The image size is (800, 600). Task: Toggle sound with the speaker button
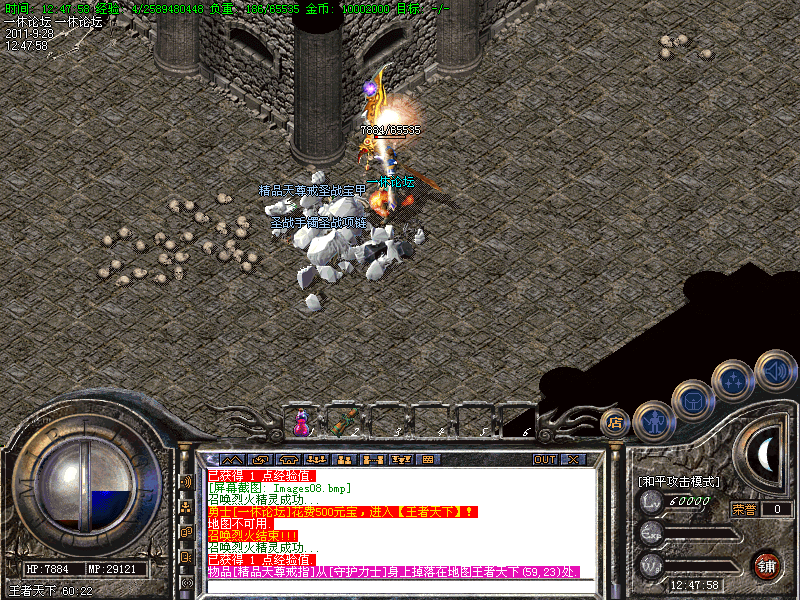(x=773, y=370)
